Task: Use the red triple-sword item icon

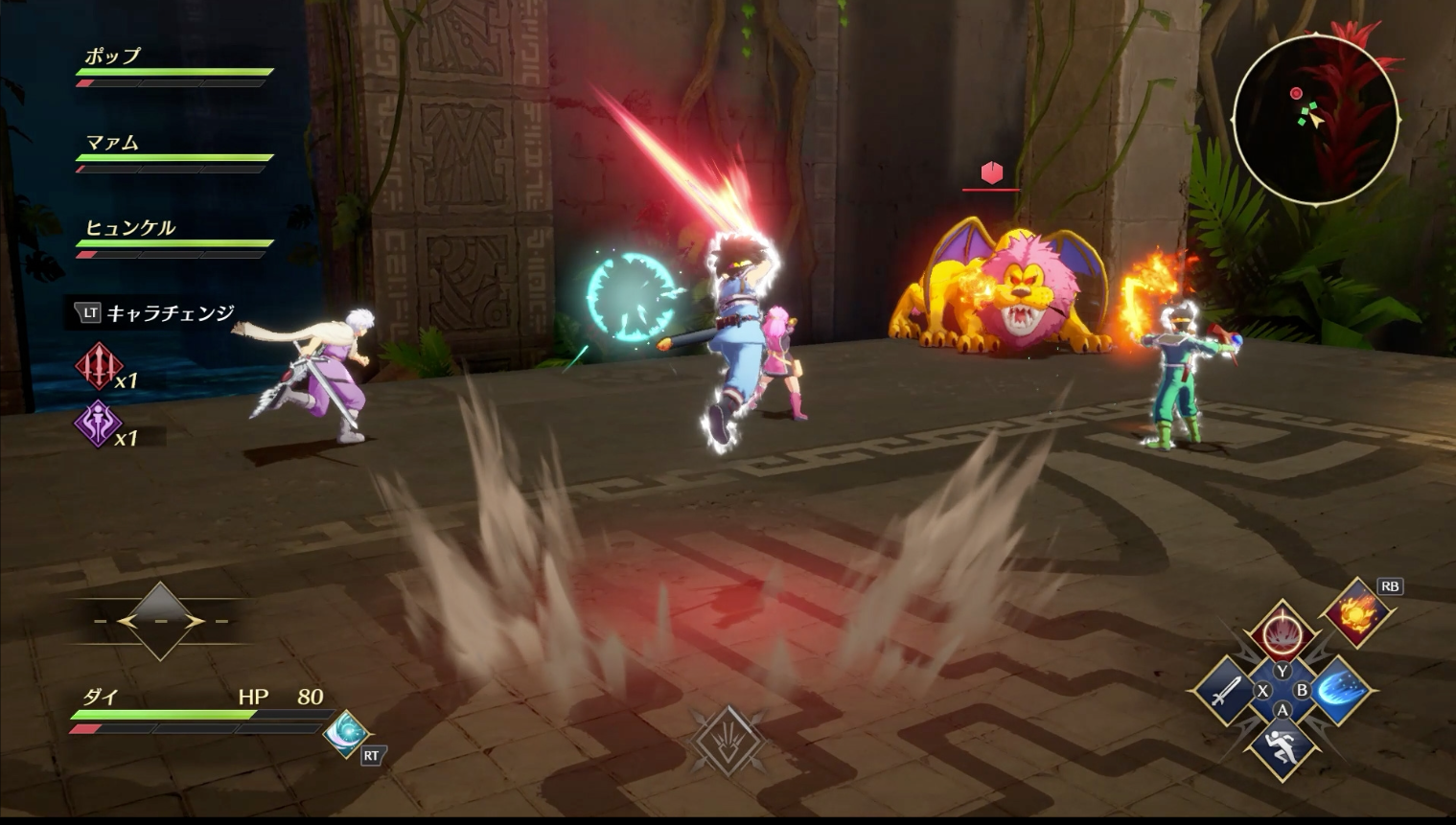Action: [98, 366]
